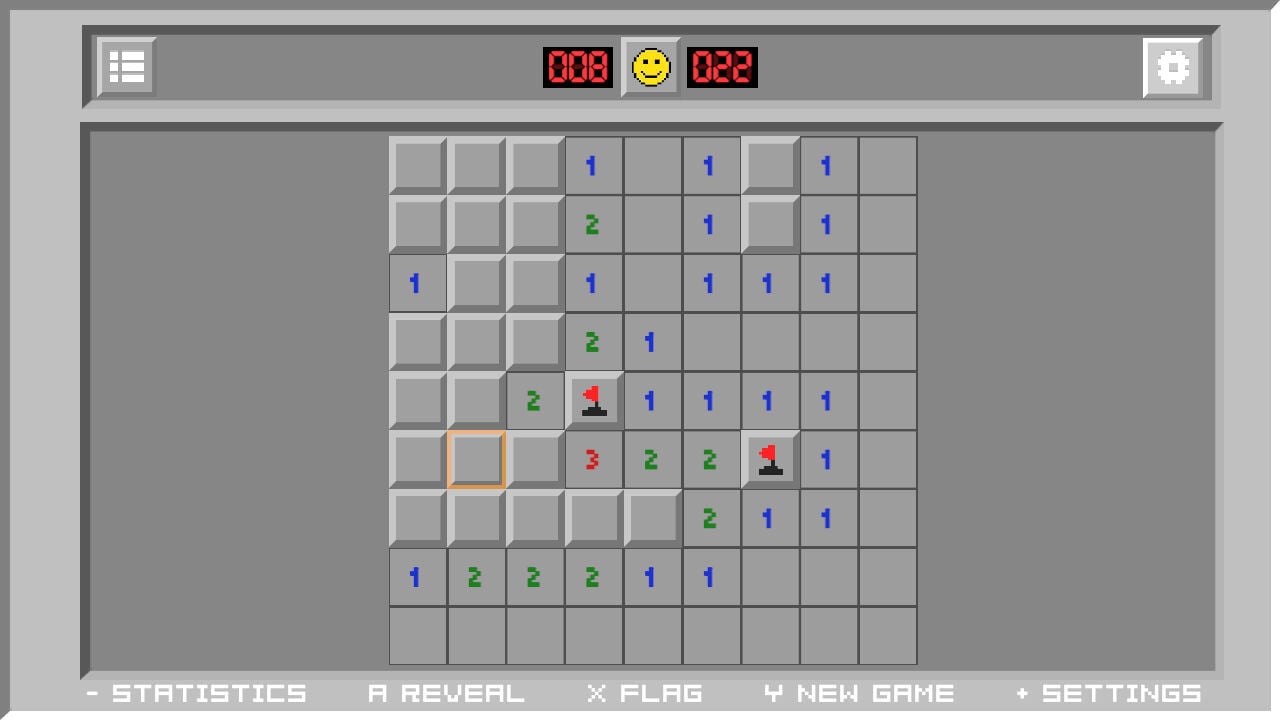
Task: Click the green '2' in the bottom number row
Action: tap(476, 577)
